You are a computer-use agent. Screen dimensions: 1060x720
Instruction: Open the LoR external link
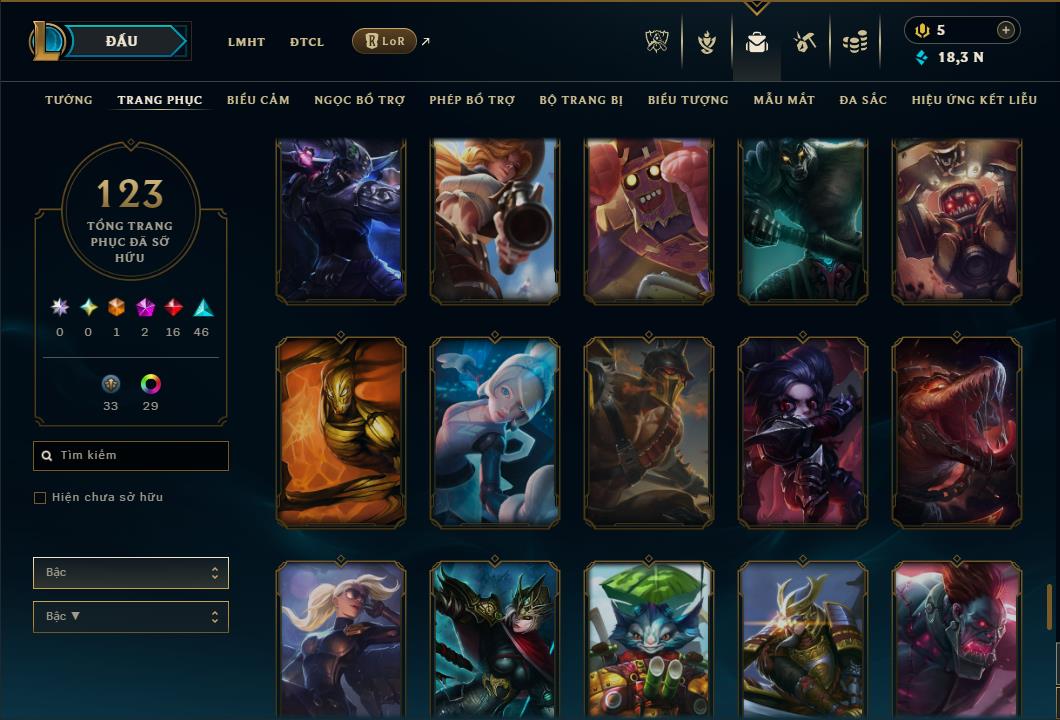(x=385, y=41)
